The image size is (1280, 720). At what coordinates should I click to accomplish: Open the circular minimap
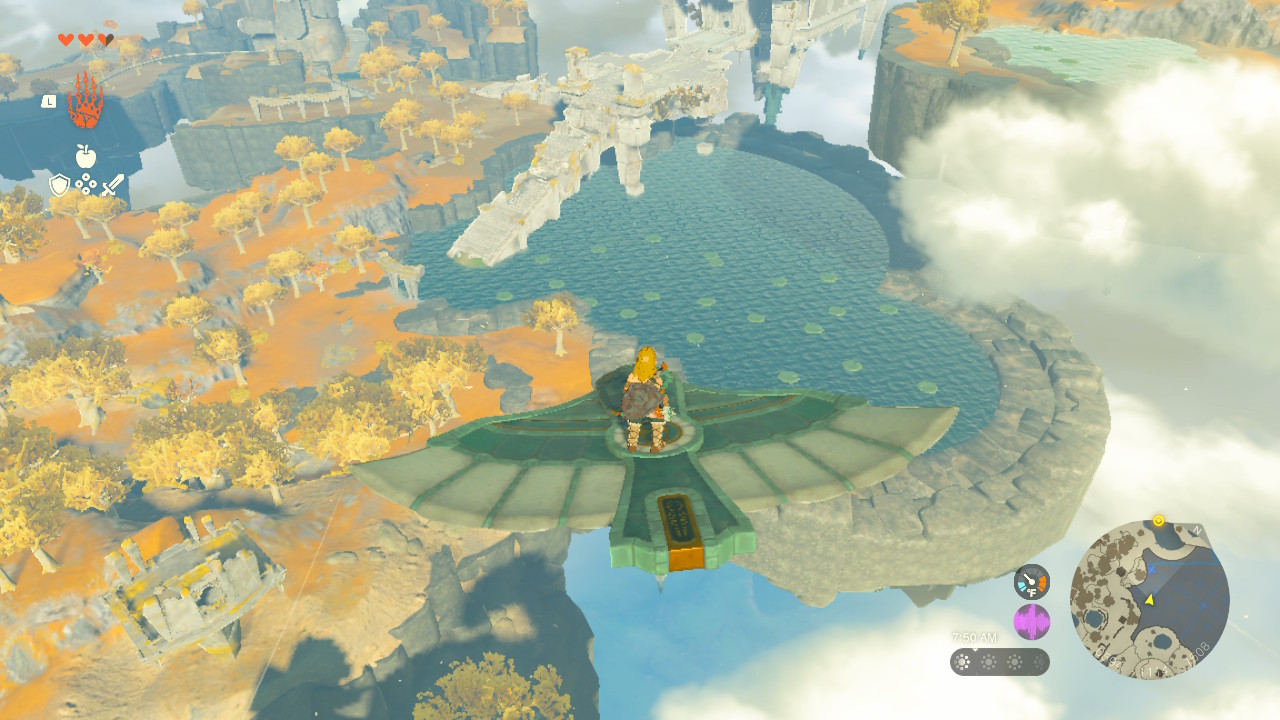pyautogui.click(x=1149, y=599)
